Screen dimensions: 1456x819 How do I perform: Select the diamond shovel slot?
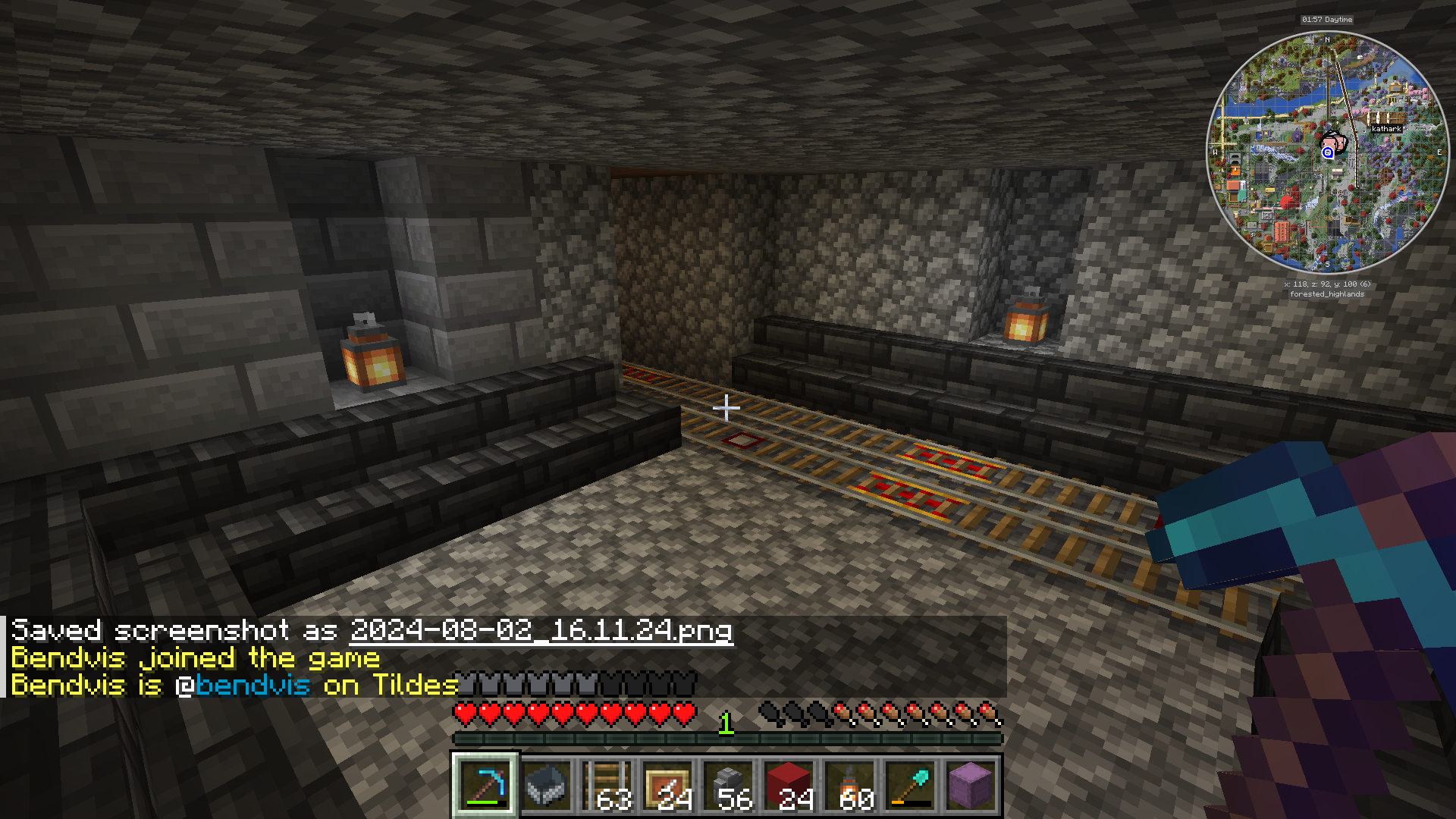click(x=910, y=785)
